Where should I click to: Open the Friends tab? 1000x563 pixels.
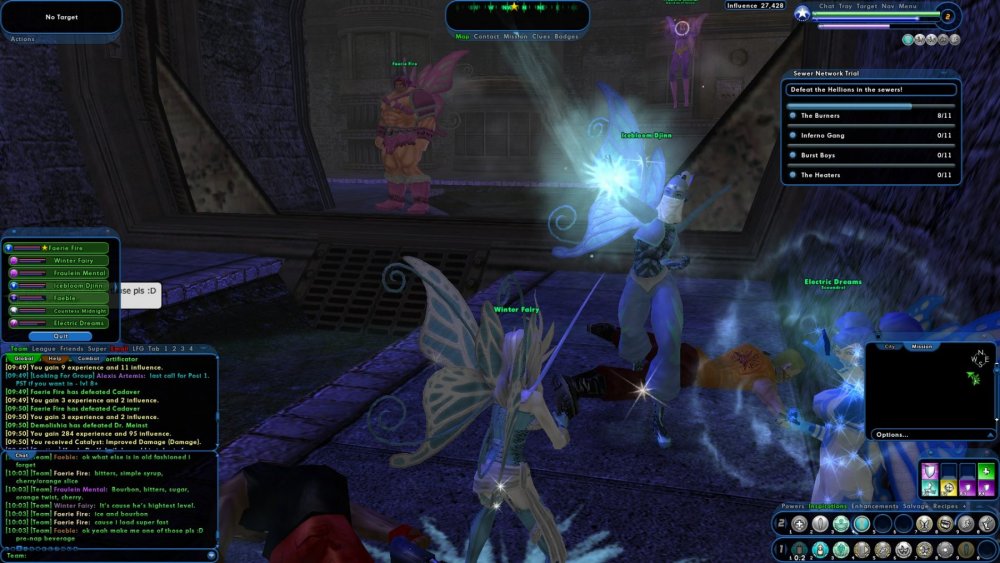point(72,348)
